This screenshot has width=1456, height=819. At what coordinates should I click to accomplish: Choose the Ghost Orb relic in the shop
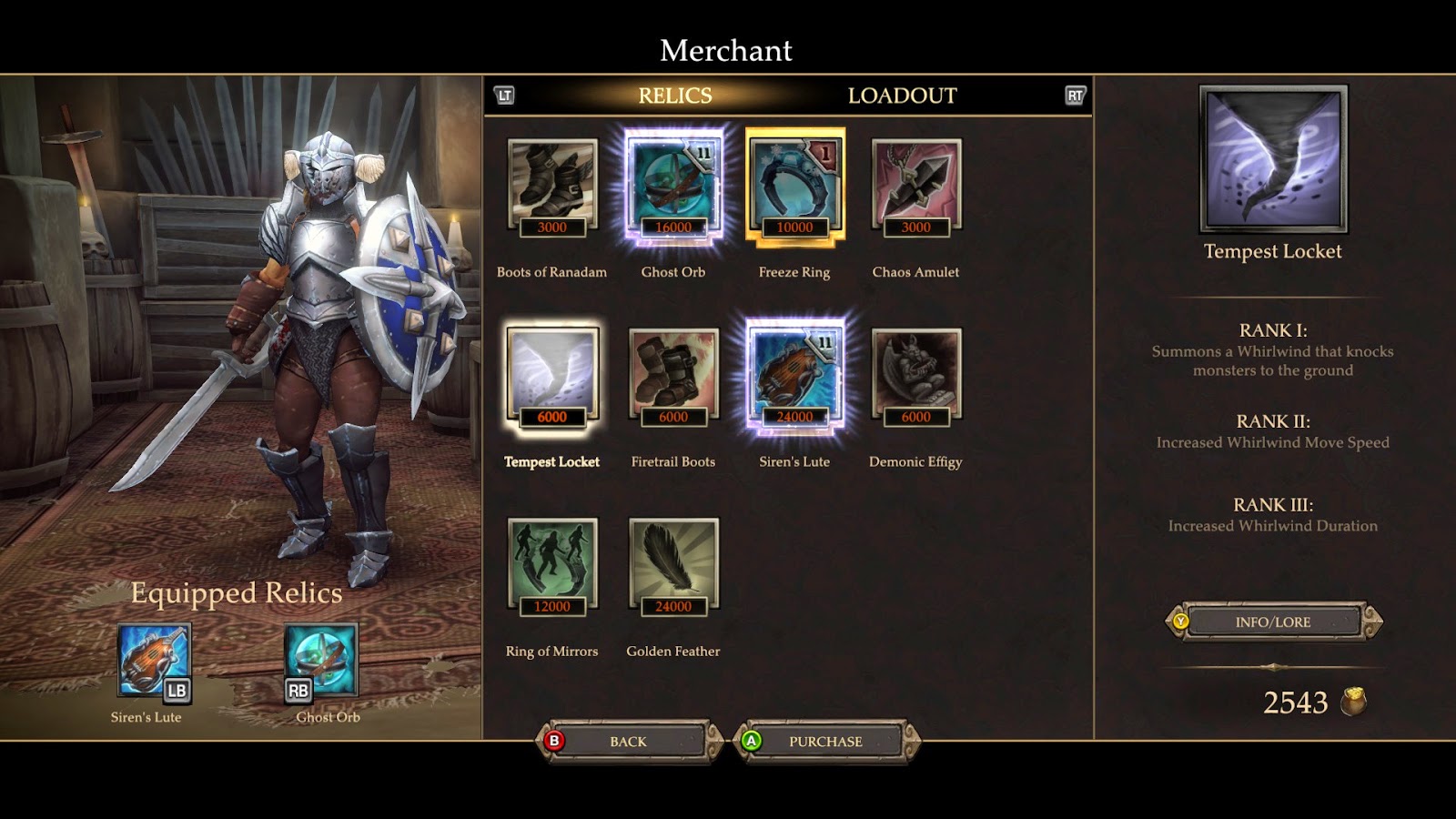click(x=673, y=187)
